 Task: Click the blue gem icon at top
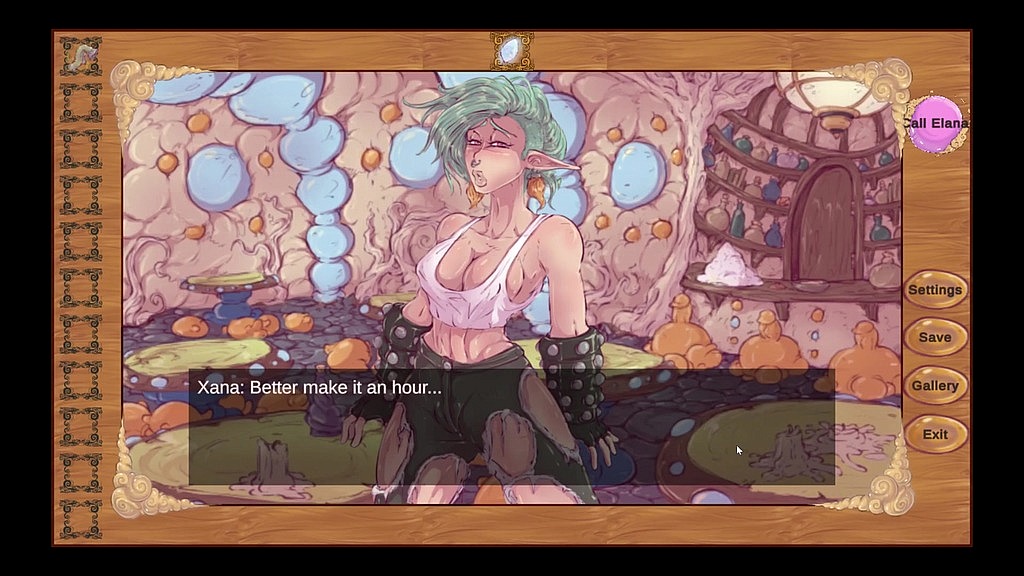[x=511, y=49]
